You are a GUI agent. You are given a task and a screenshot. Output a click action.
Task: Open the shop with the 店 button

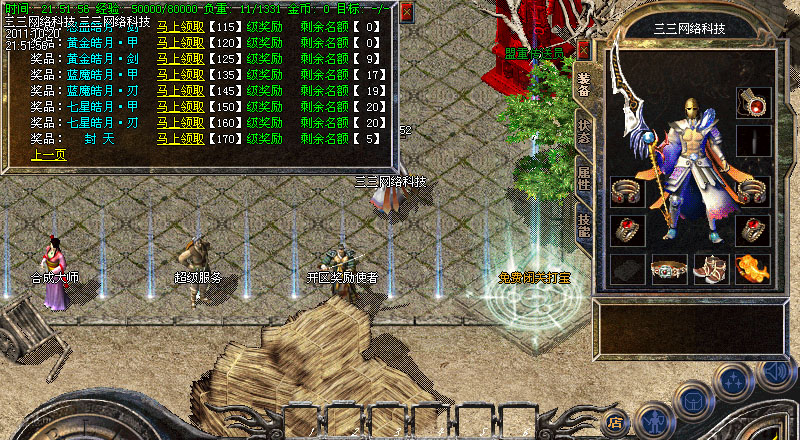pos(616,422)
